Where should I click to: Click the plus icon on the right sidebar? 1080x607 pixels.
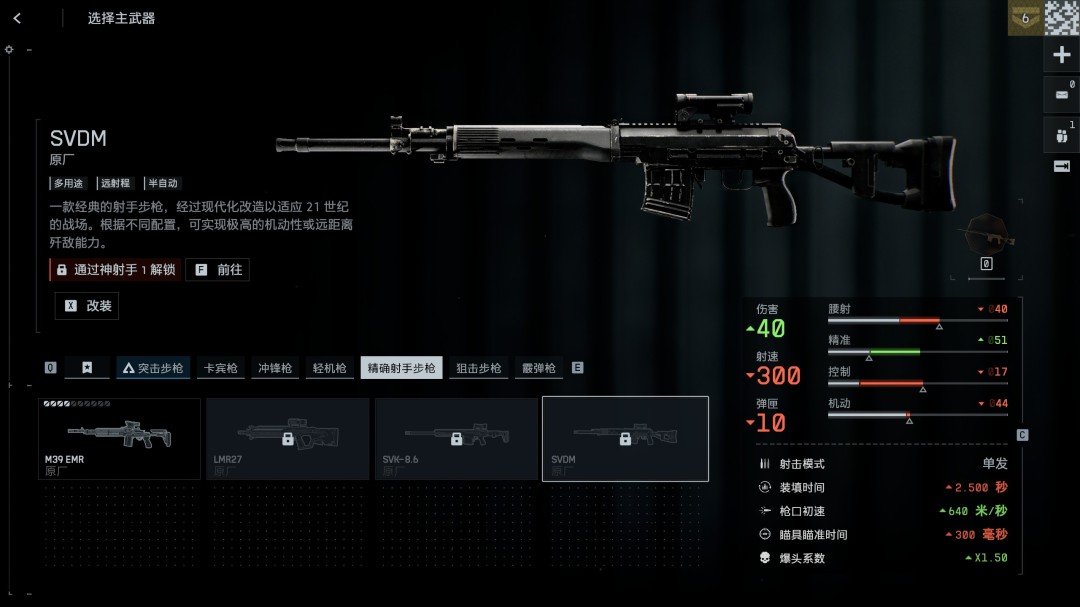(1062, 55)
